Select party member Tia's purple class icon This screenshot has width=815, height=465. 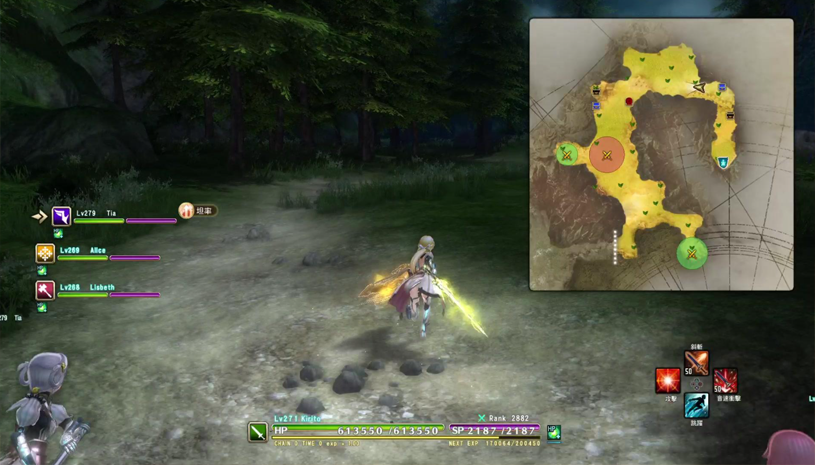61,216
